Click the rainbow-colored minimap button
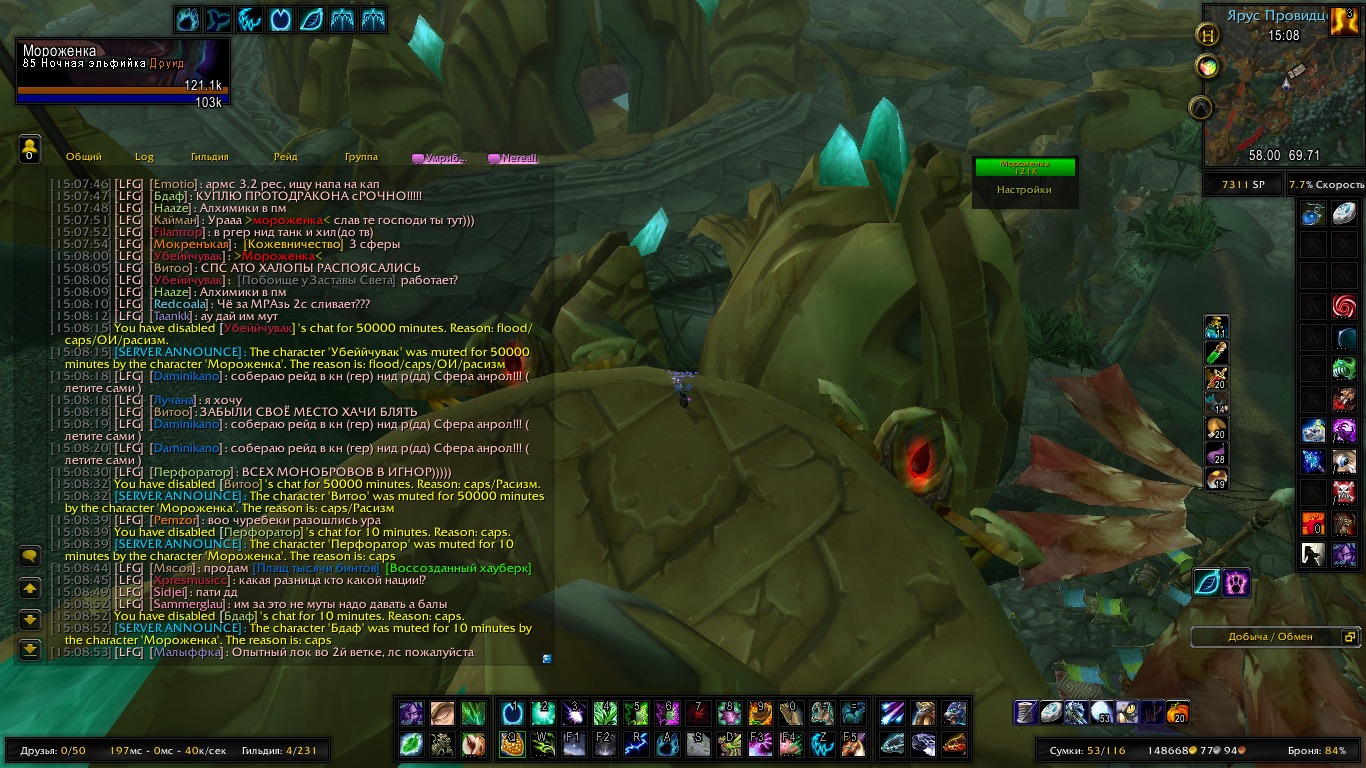This screenshot has width=1366, height=768. click(x=1207, y=67)
